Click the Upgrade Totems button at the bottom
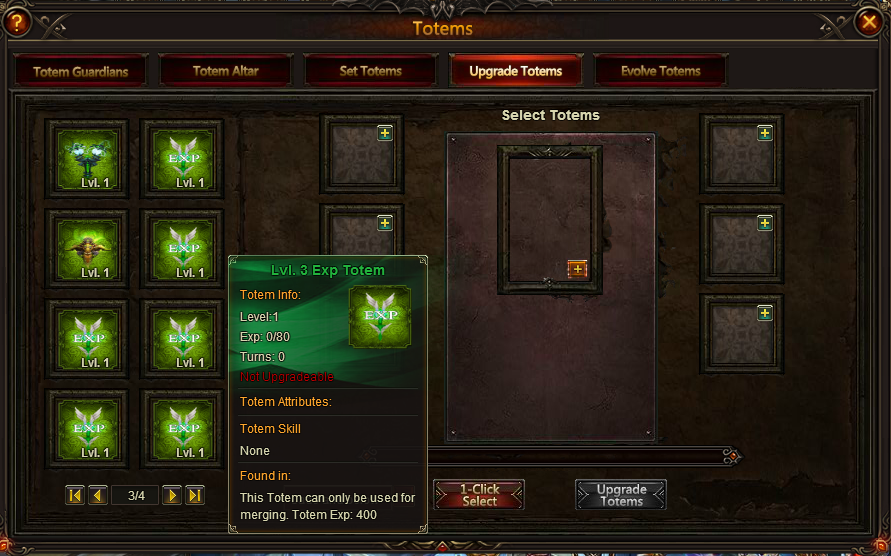This screenshot has height=556, width=891. tap(621, 495)
